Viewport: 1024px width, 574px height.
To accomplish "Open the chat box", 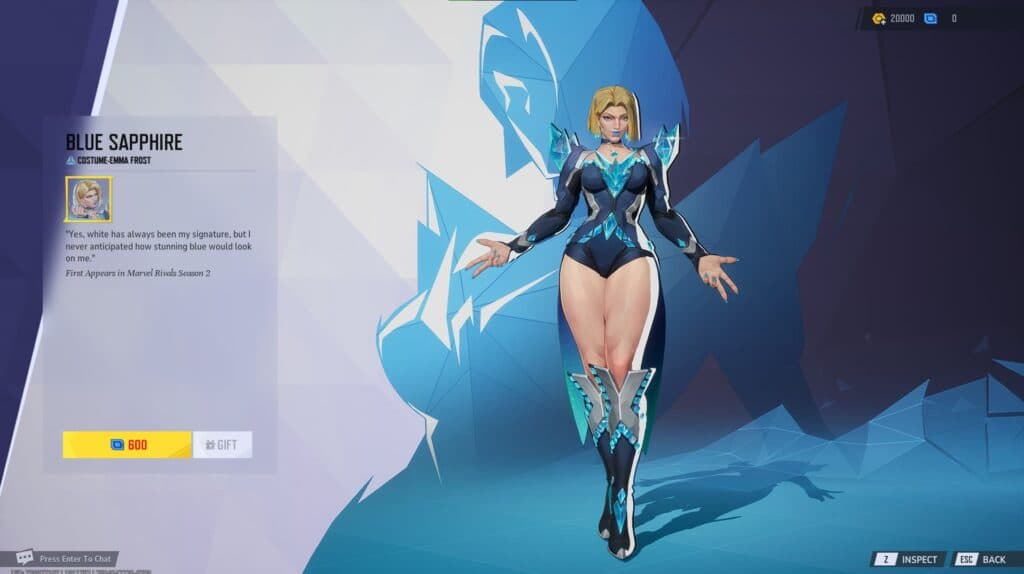I will 66,557.
